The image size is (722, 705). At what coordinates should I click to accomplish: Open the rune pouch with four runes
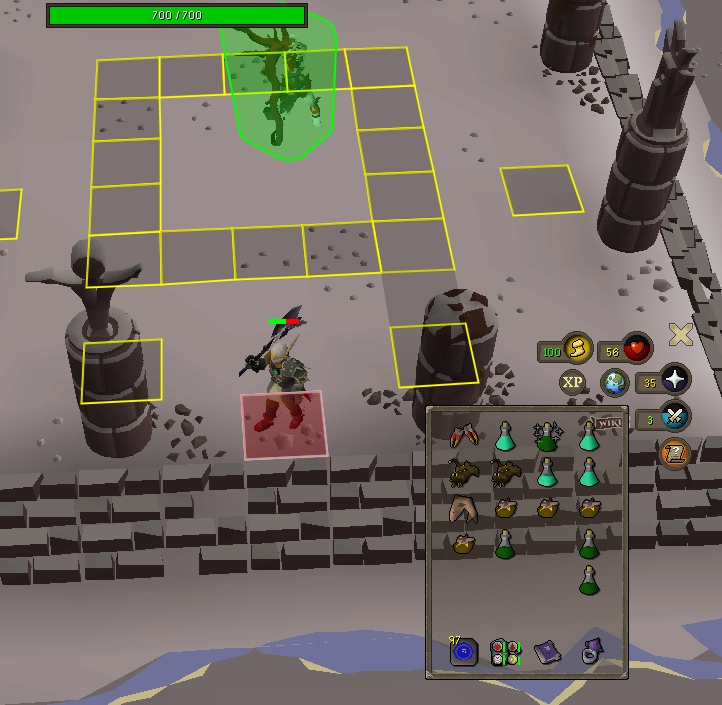click(505, 652)
